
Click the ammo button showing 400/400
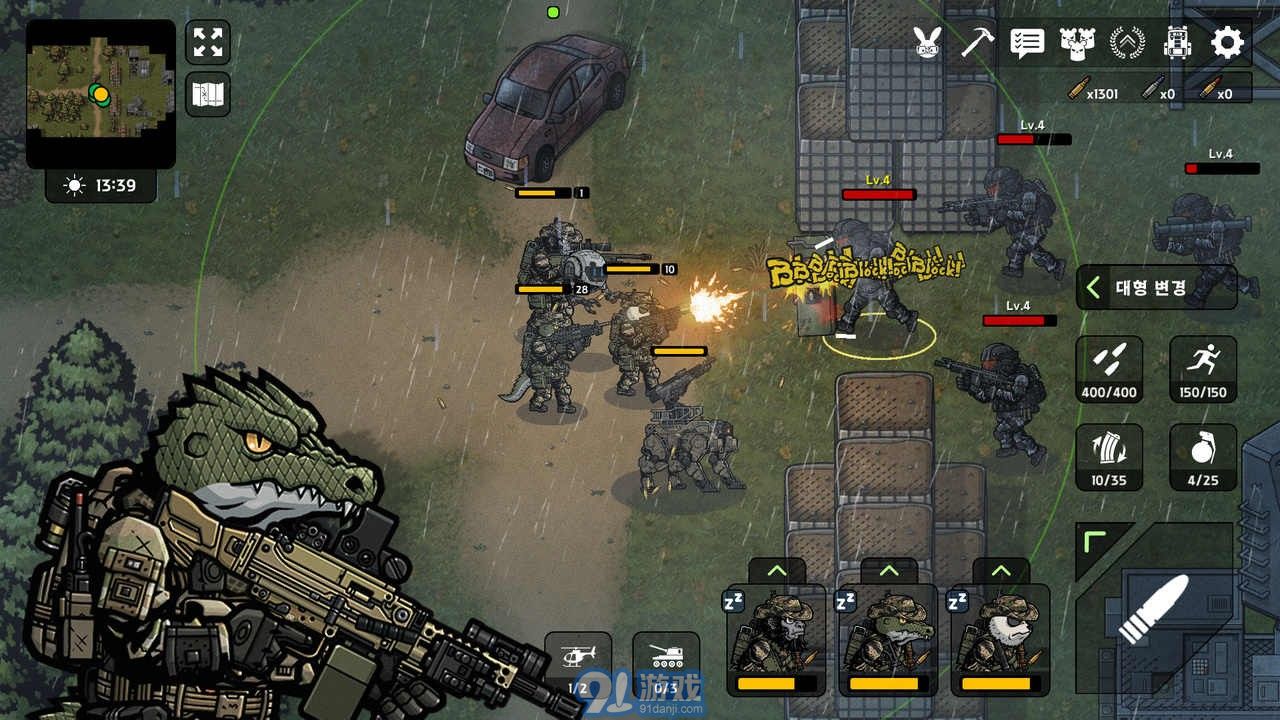click(x=1110, y=369)
